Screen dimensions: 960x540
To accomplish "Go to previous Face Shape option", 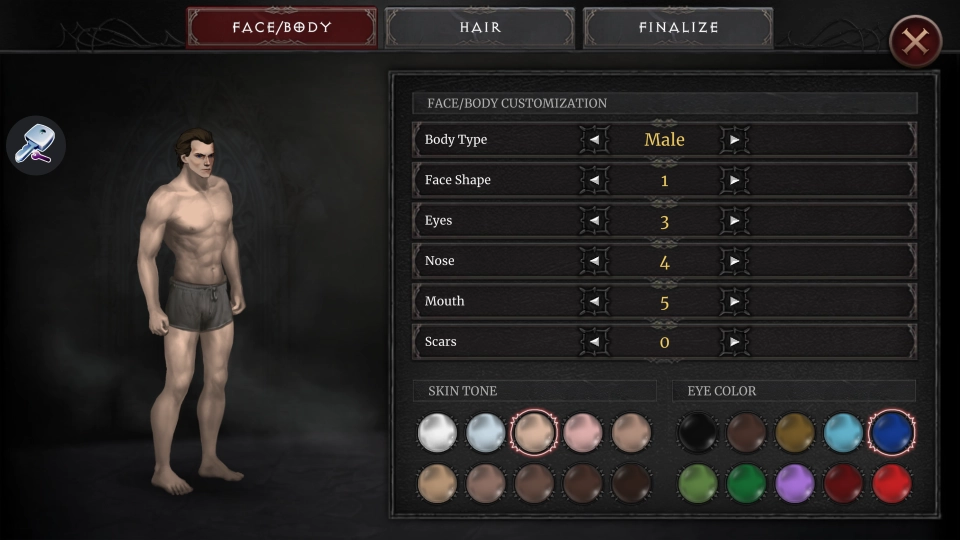I will (x=594, y=180).
